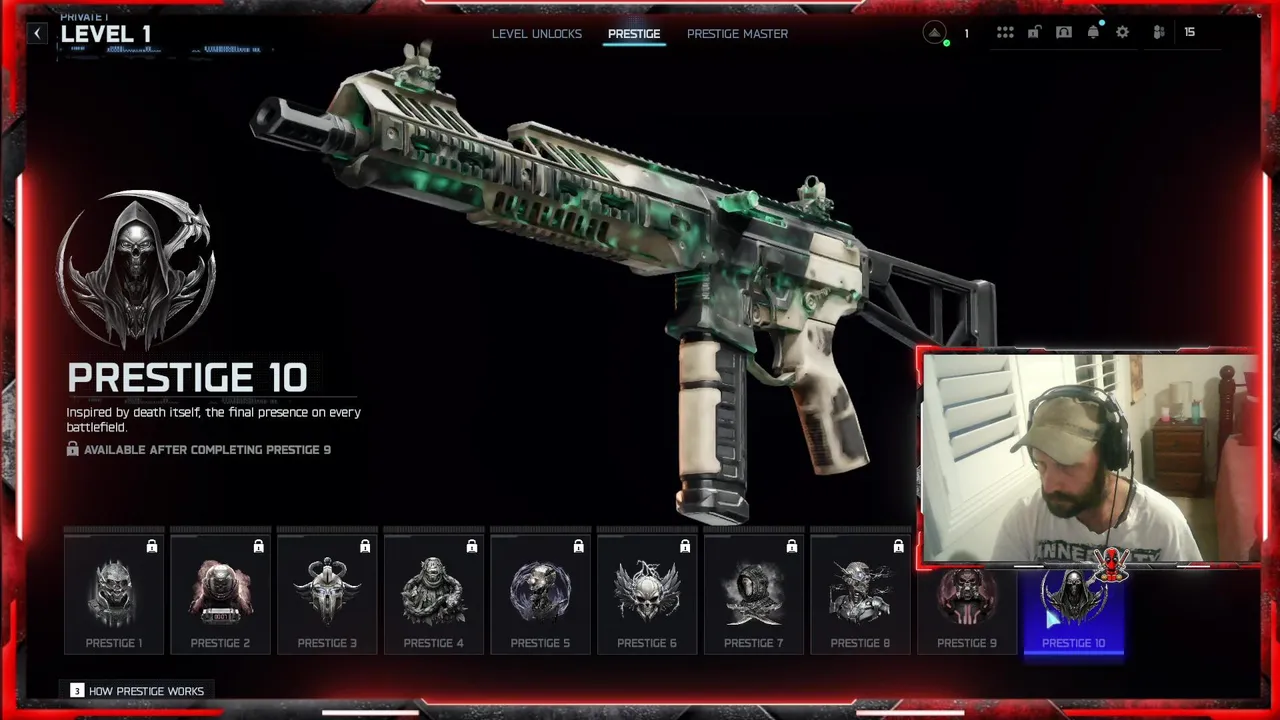Viewport: 1280px width, 720px height.
Task: Select the Prestige 1 emblem tile
Action: click(114, 593)
